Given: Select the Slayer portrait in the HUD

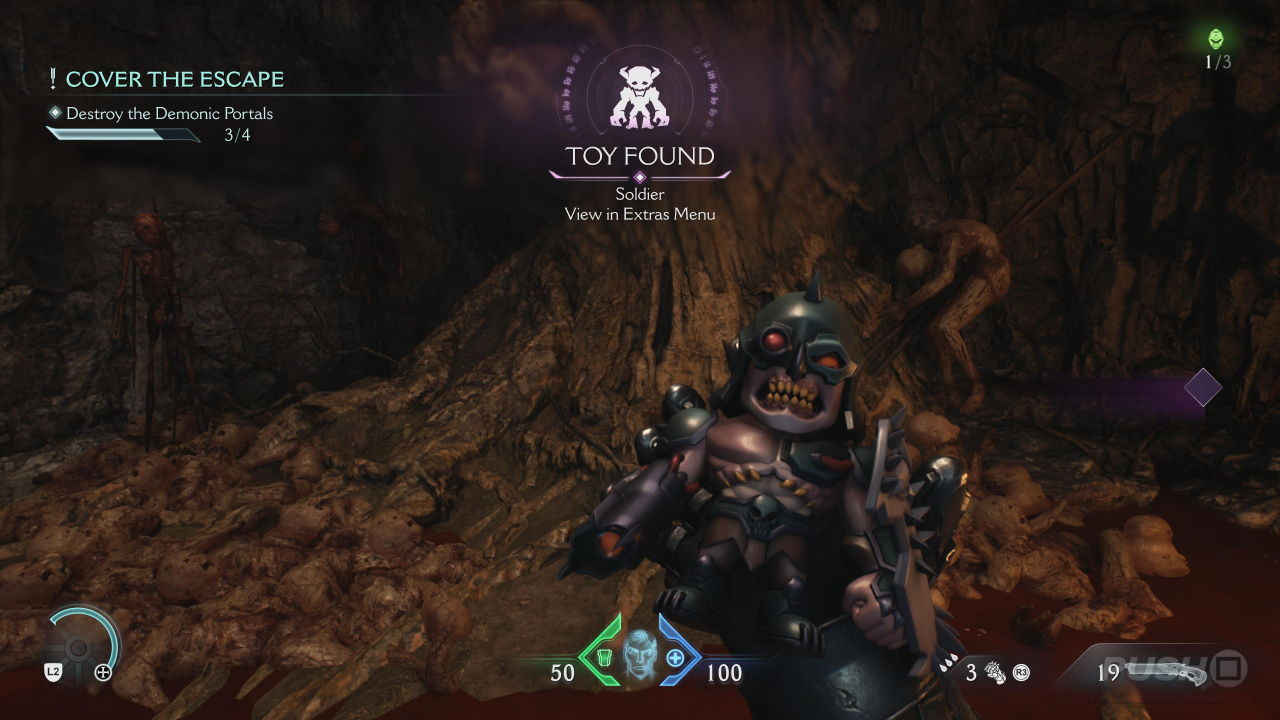Looking at the screenshot, I should point(639,657).
